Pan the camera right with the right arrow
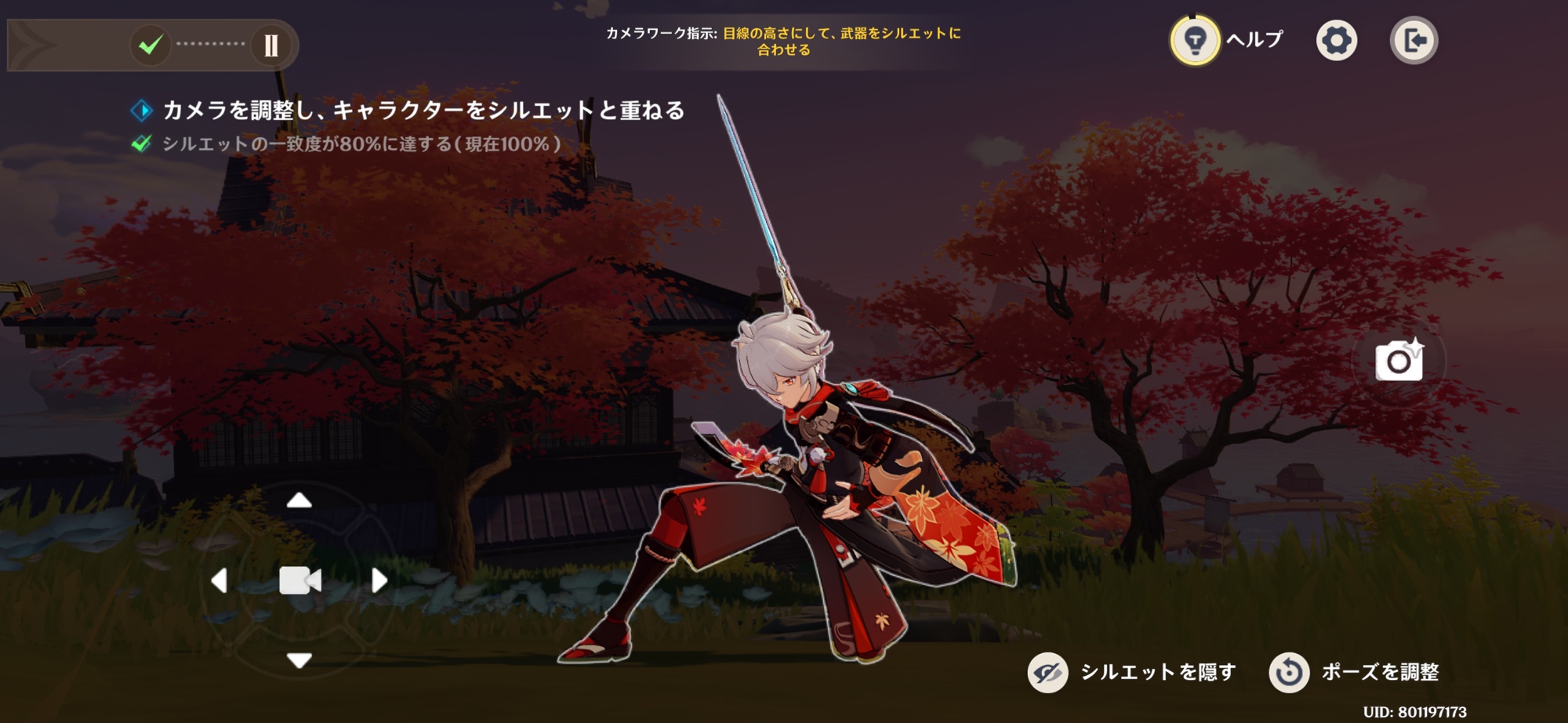Image resolution: width=1568 pixels, height=723 pixels. 379,580
